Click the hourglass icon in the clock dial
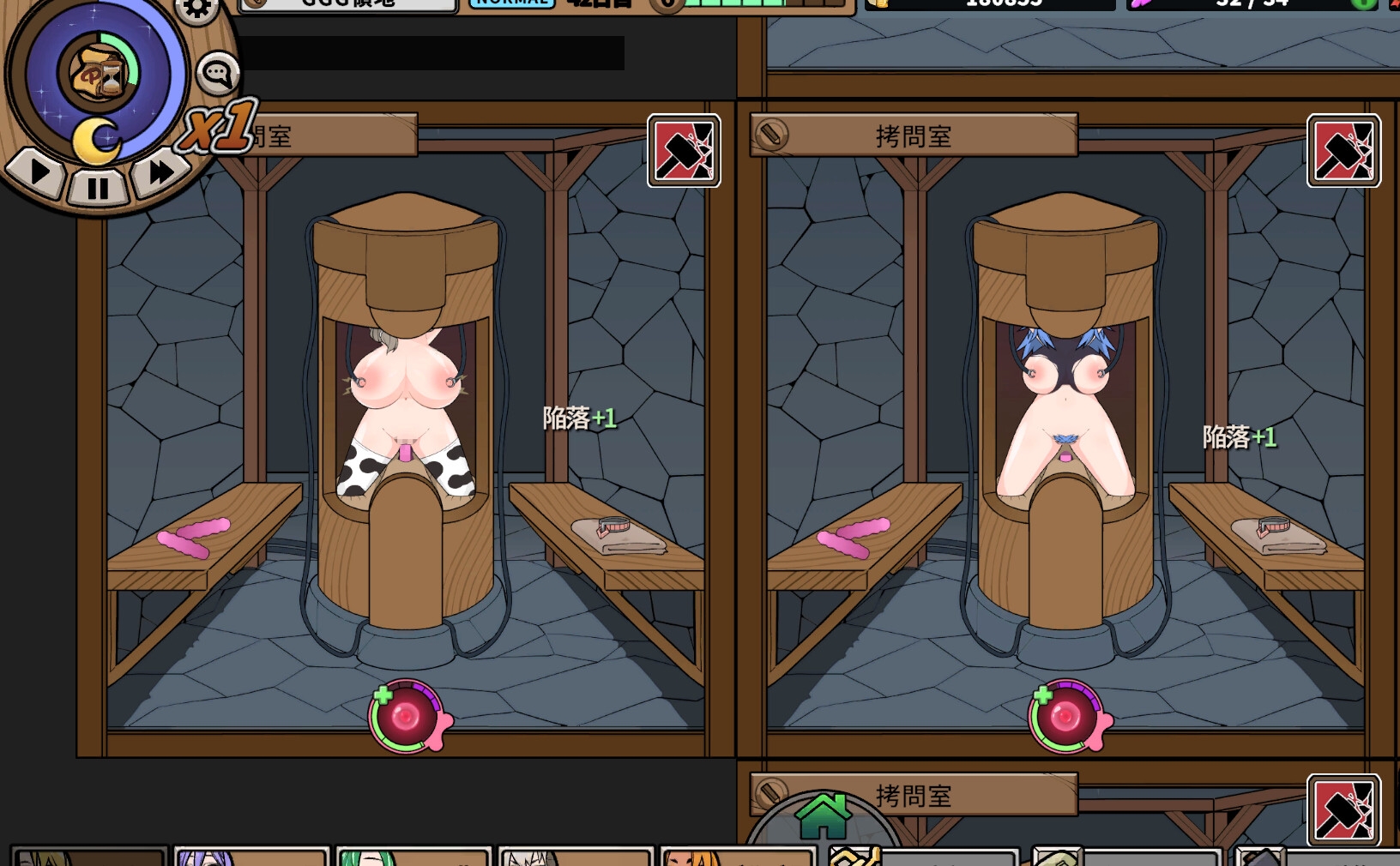Image resolution: width=1400 pixels, height=866 pixels. click(x=97, y=74)
